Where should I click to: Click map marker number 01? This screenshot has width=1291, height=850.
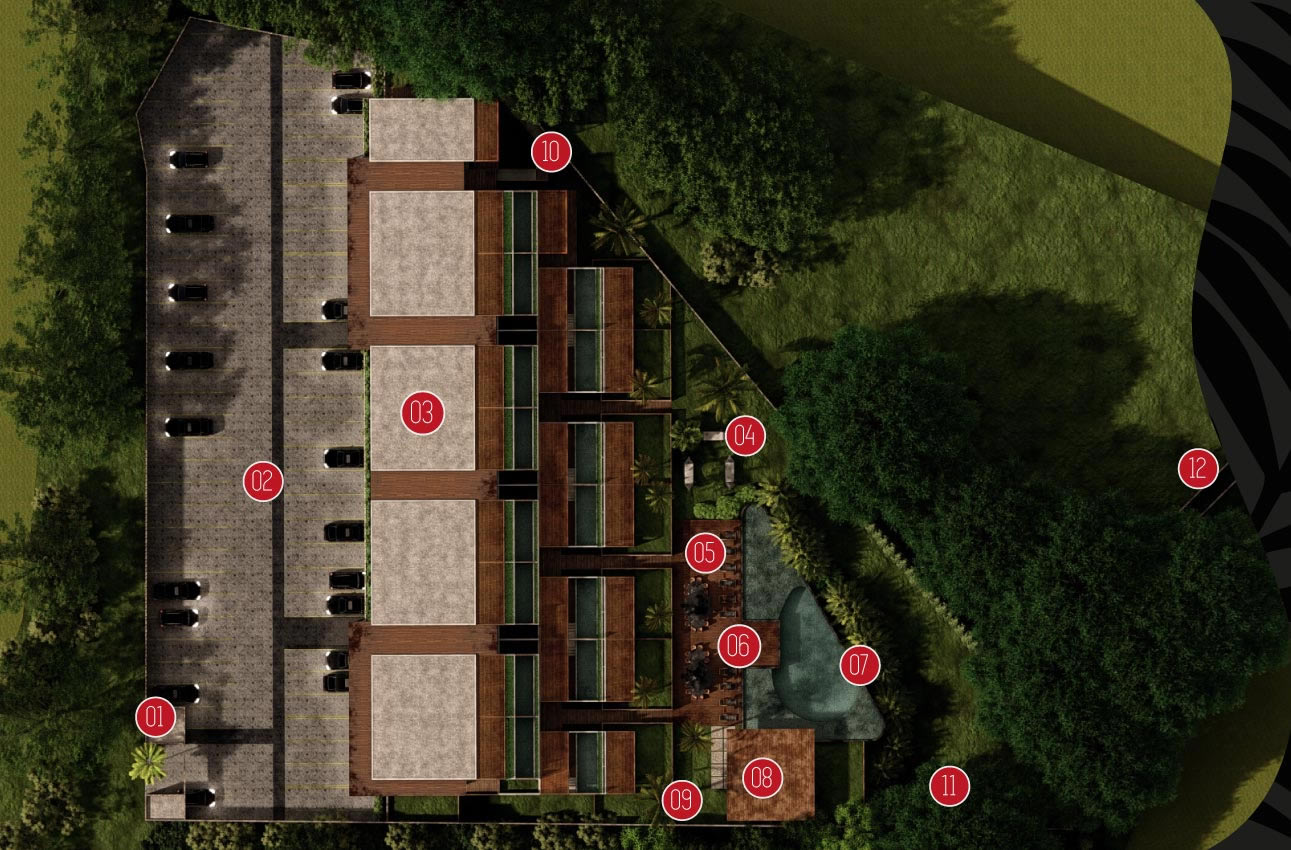(157, 716)
